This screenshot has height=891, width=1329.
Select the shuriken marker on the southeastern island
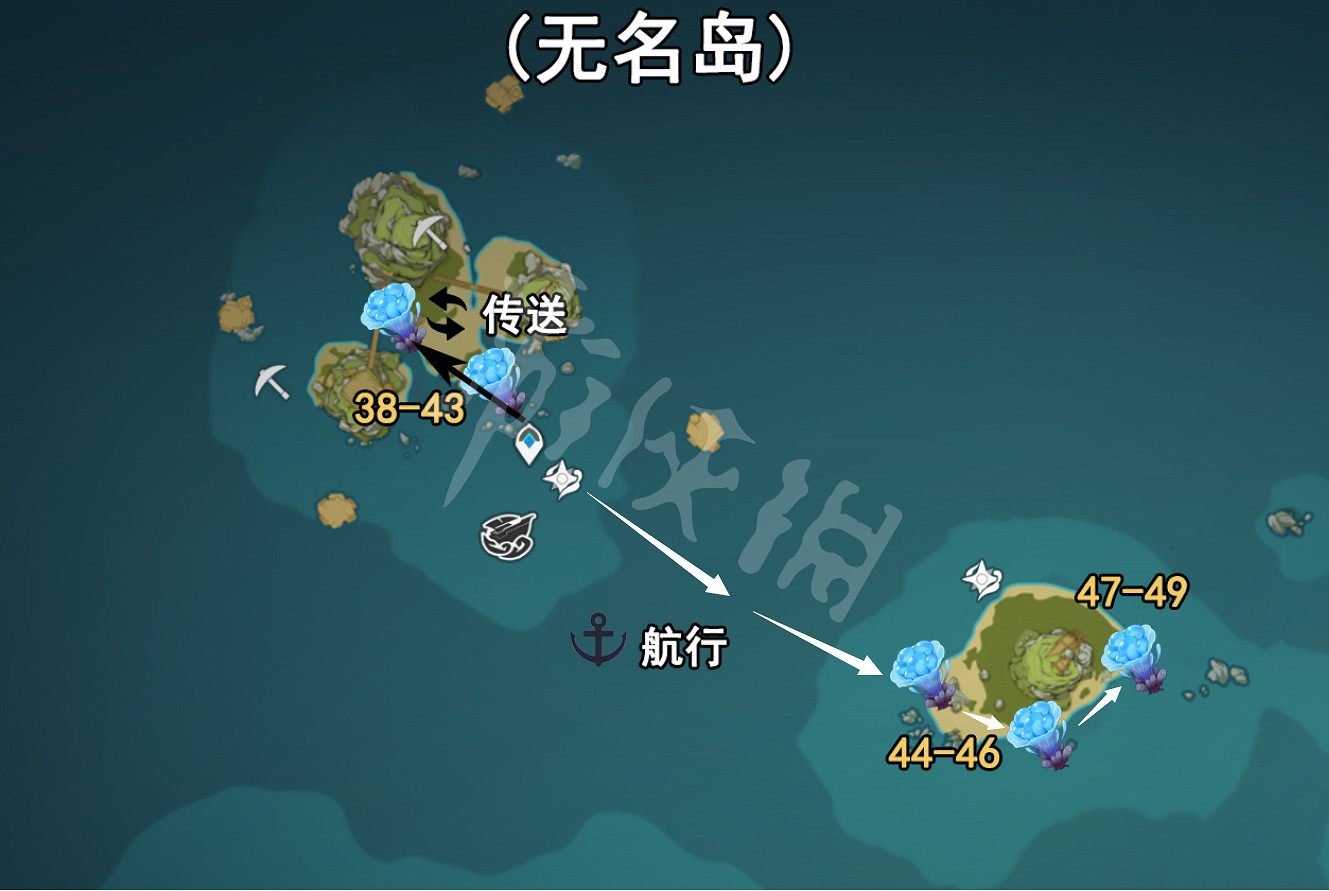(983, 577)
